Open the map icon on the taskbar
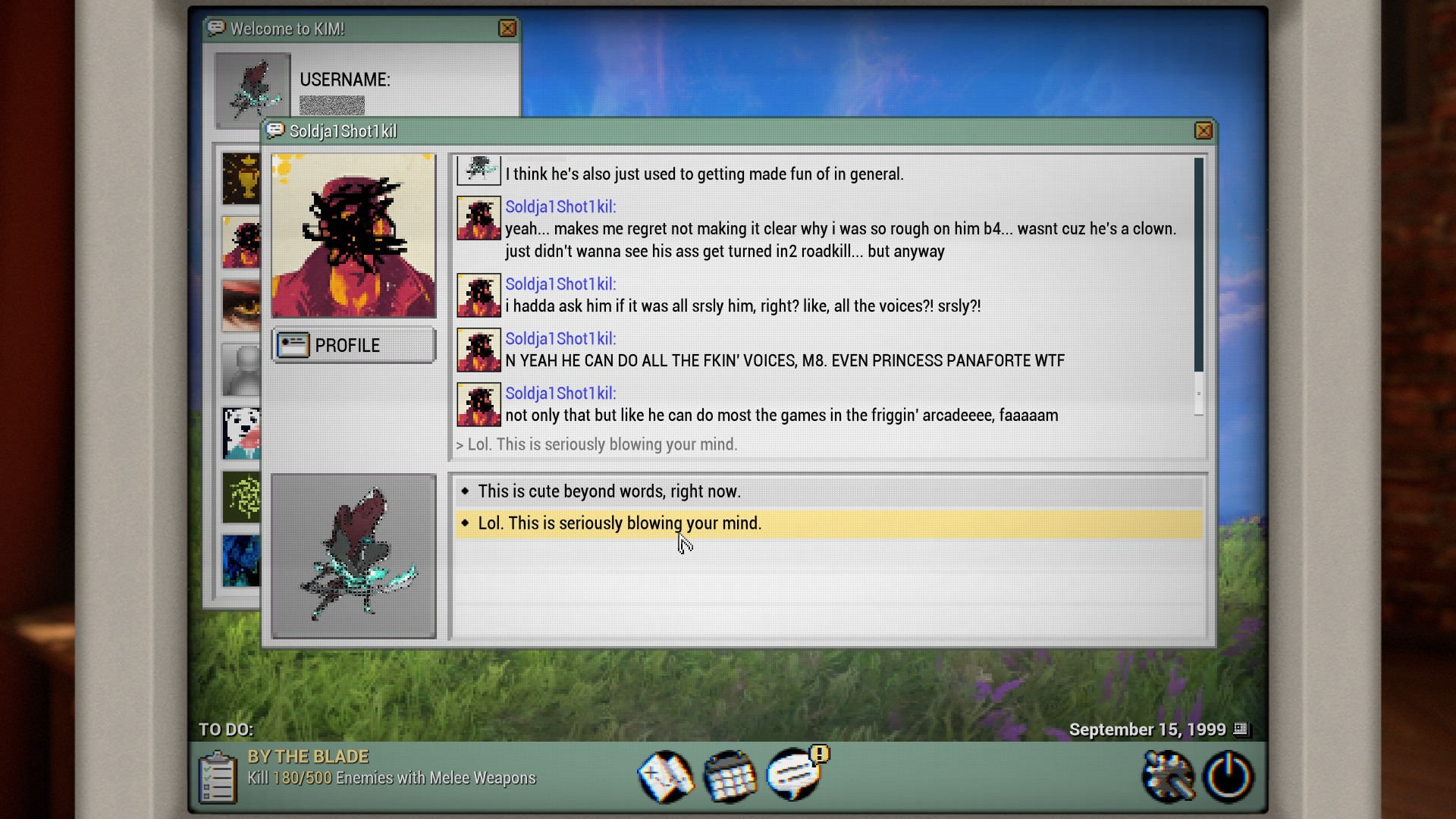 point(666,776)
